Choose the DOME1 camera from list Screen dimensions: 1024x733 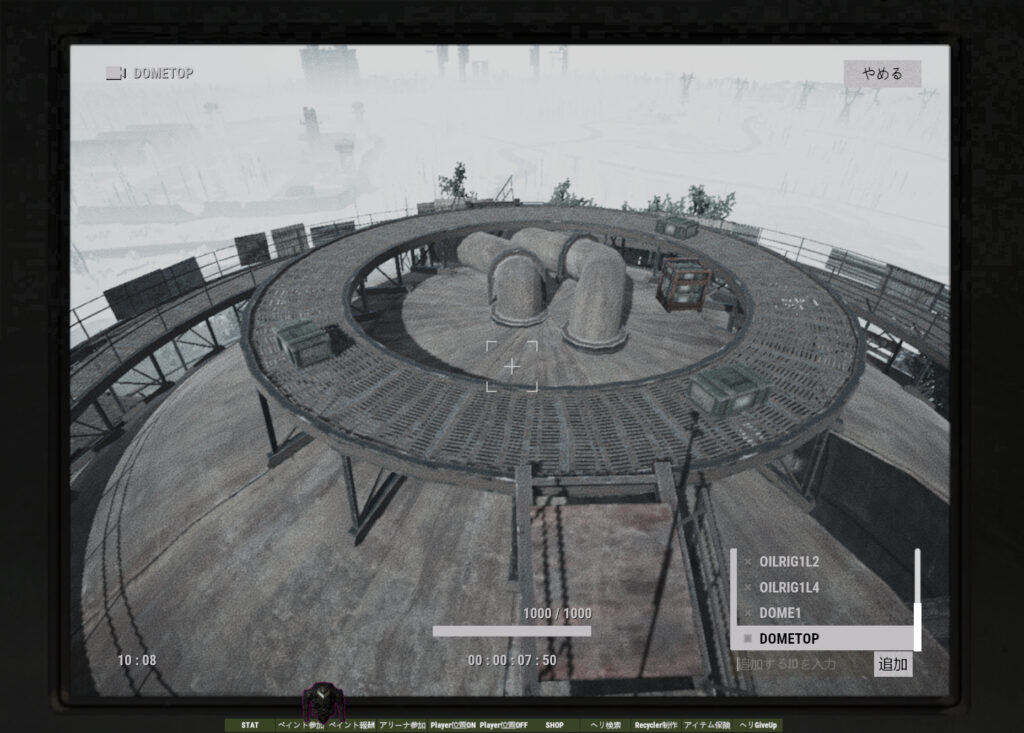(x=780, y=612)
